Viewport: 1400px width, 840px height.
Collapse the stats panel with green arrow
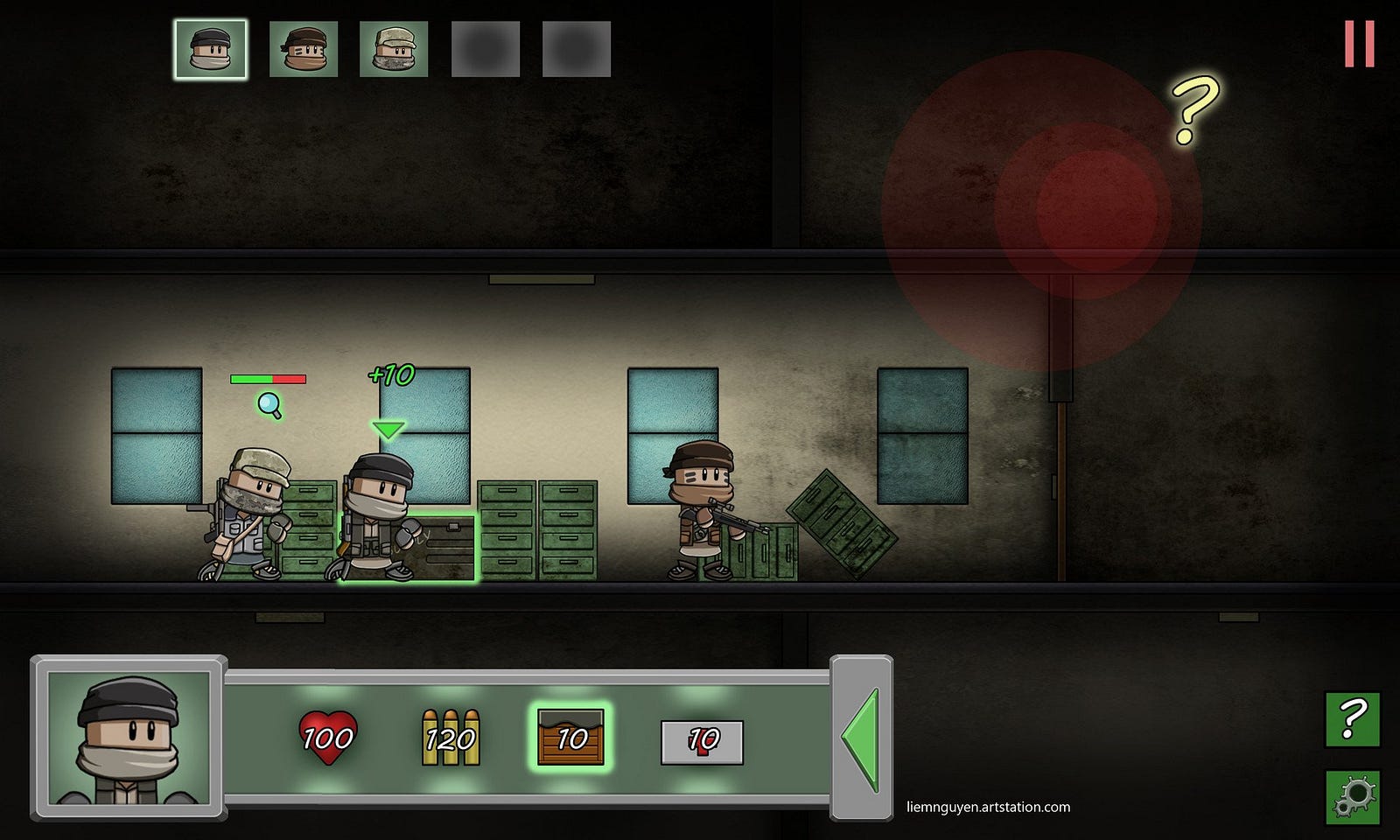(x=861, y=739)
